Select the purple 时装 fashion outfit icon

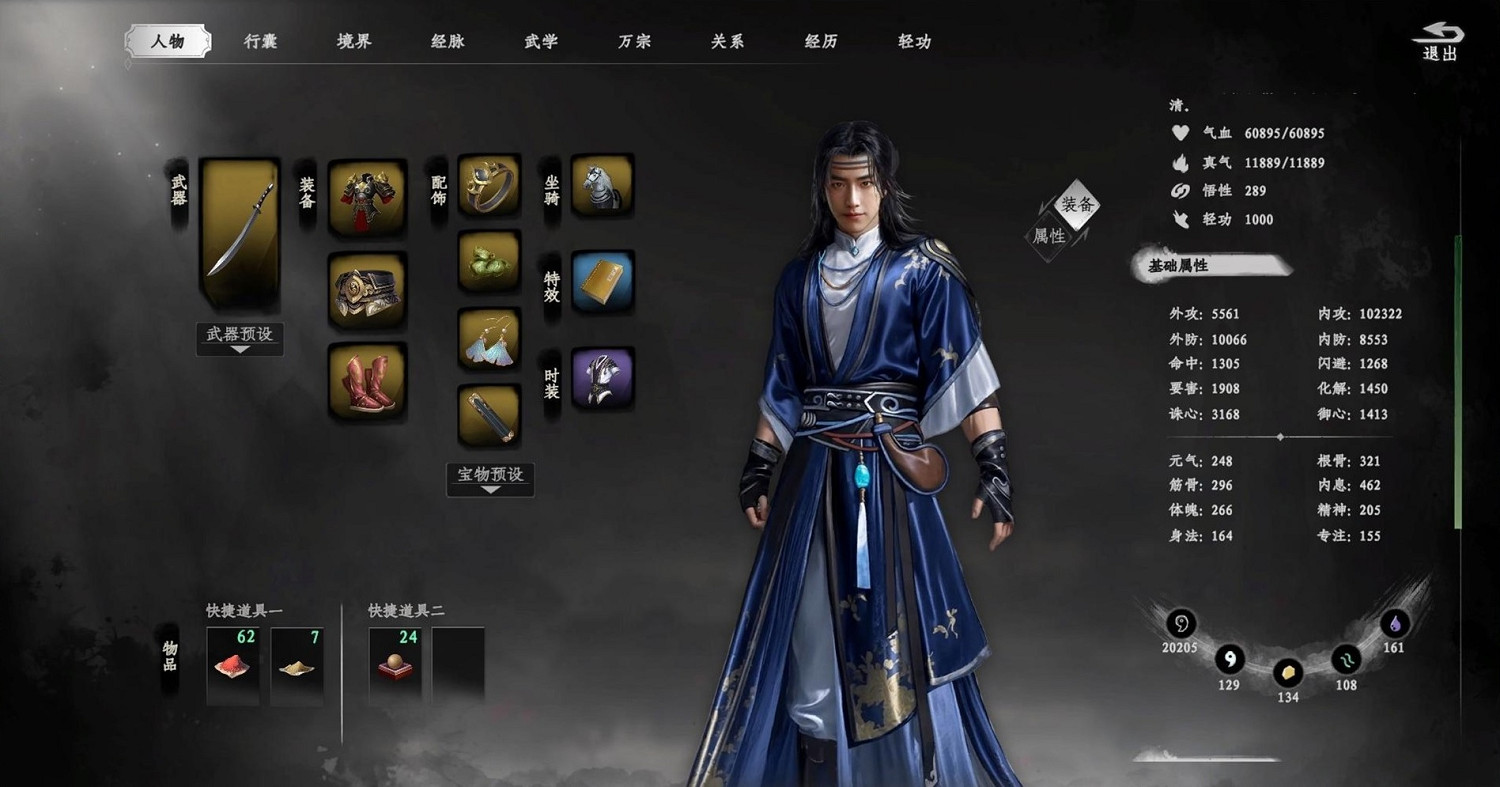[602, 380]
